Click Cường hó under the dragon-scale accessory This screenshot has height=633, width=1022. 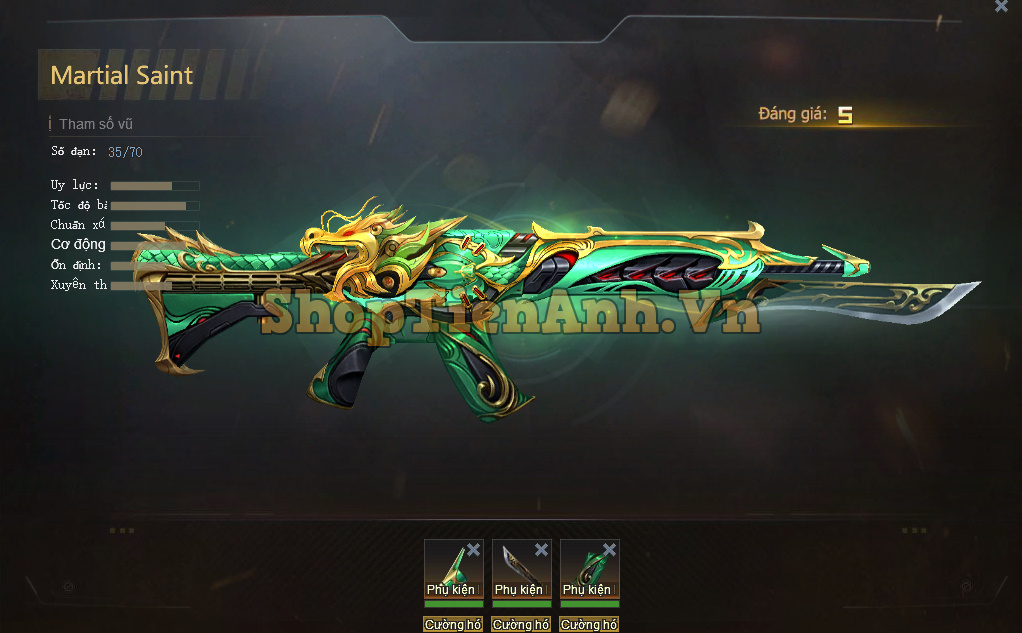pos(589,625)
